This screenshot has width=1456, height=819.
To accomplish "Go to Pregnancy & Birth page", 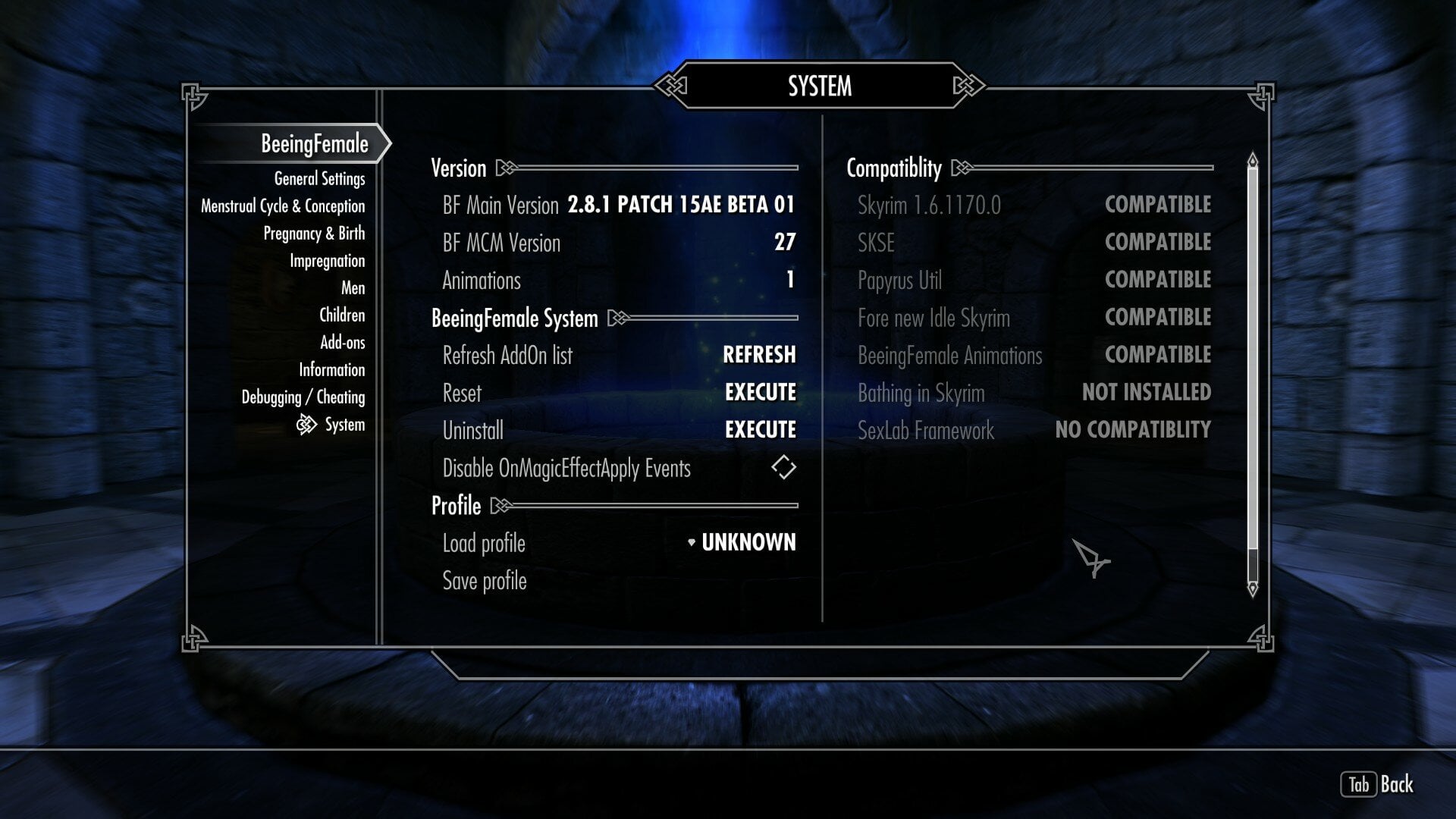I will [x=314, y=234].
